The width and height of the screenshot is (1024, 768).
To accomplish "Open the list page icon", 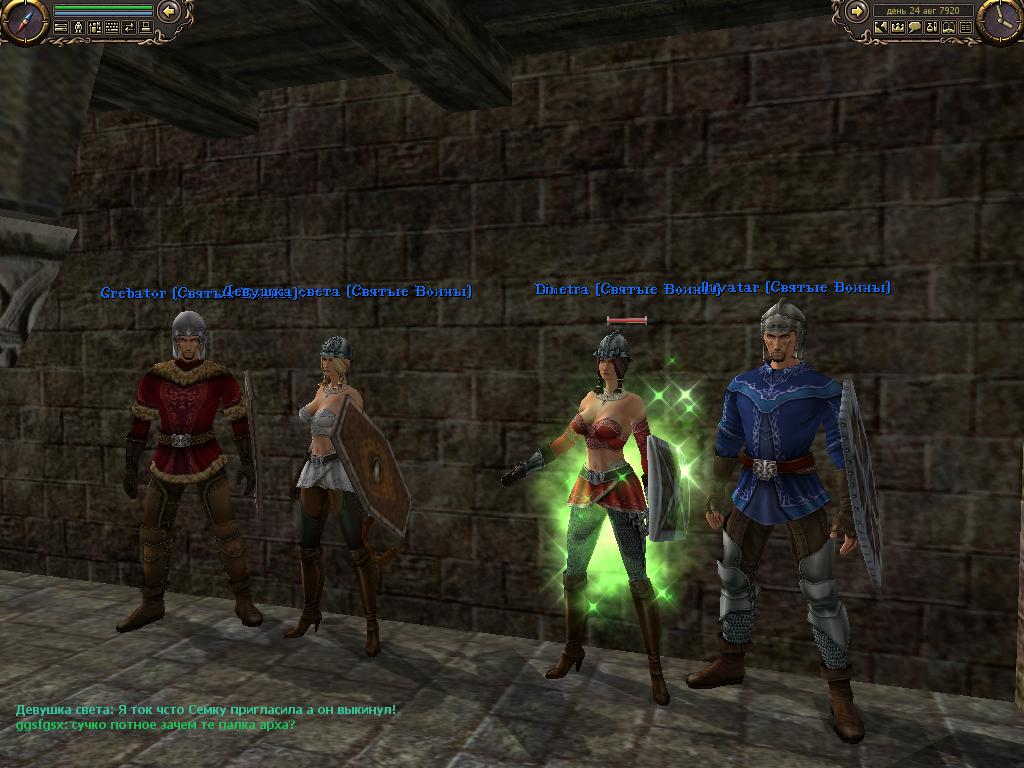I will 966,27.
